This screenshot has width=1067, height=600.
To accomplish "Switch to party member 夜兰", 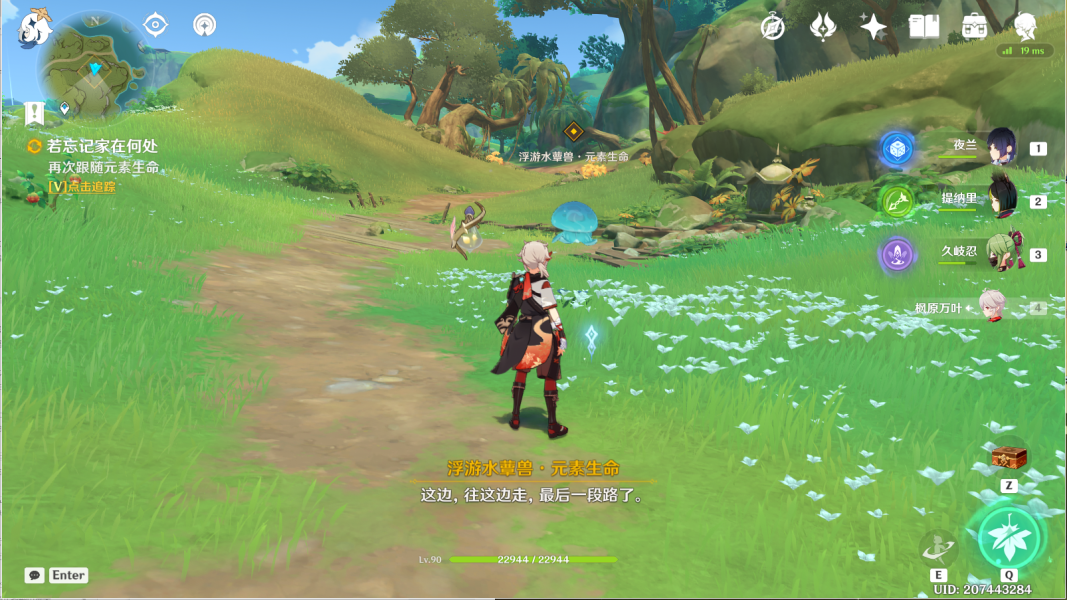I will [x=1000, y=147].
